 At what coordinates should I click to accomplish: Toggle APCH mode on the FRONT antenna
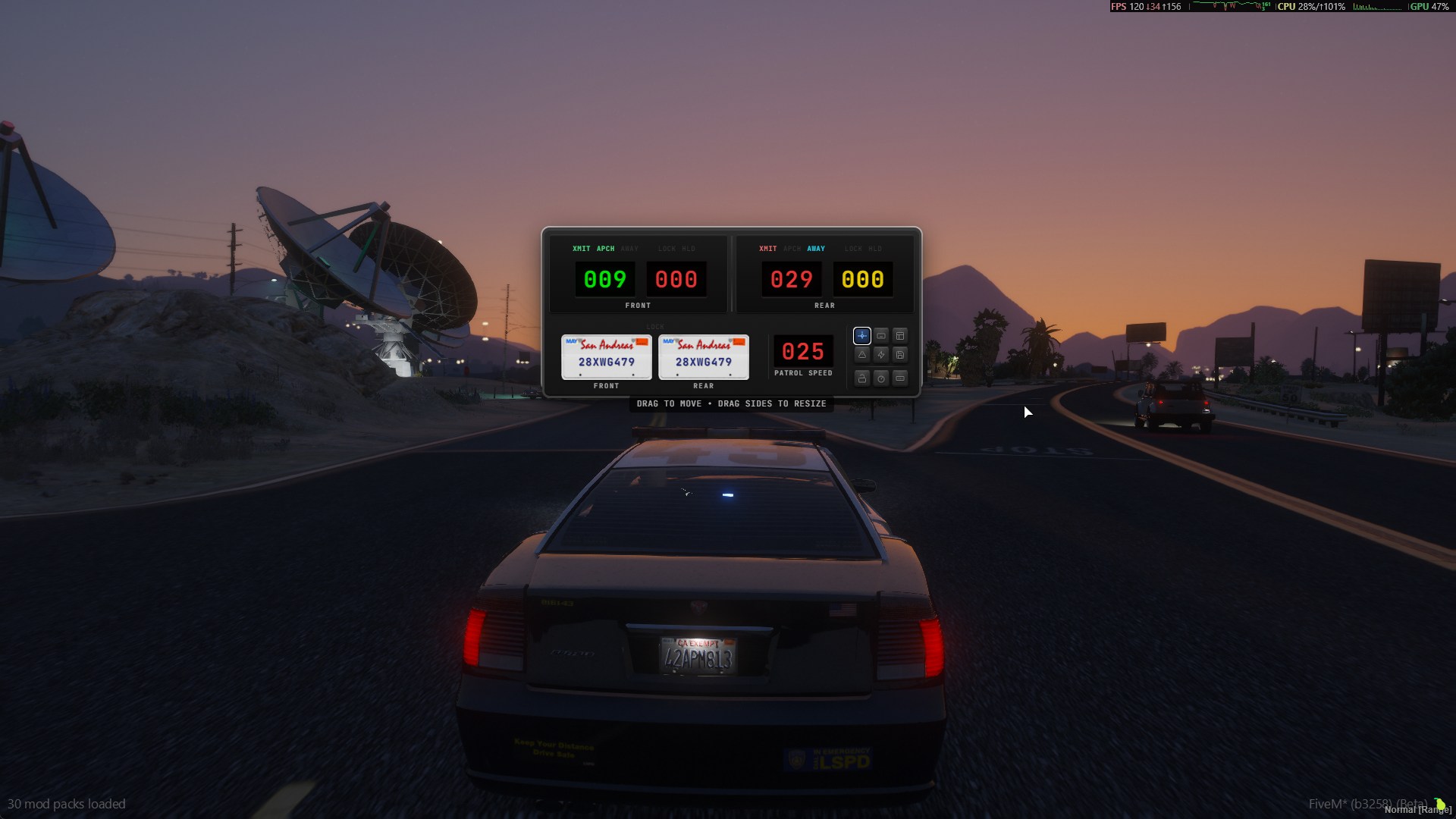pos(605,248)
